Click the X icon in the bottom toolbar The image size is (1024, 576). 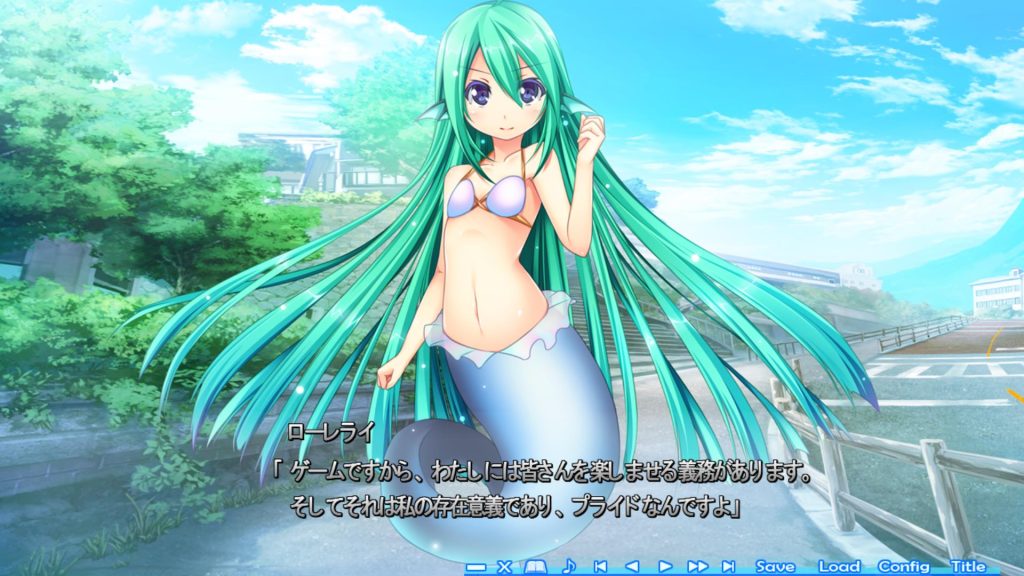504,567
